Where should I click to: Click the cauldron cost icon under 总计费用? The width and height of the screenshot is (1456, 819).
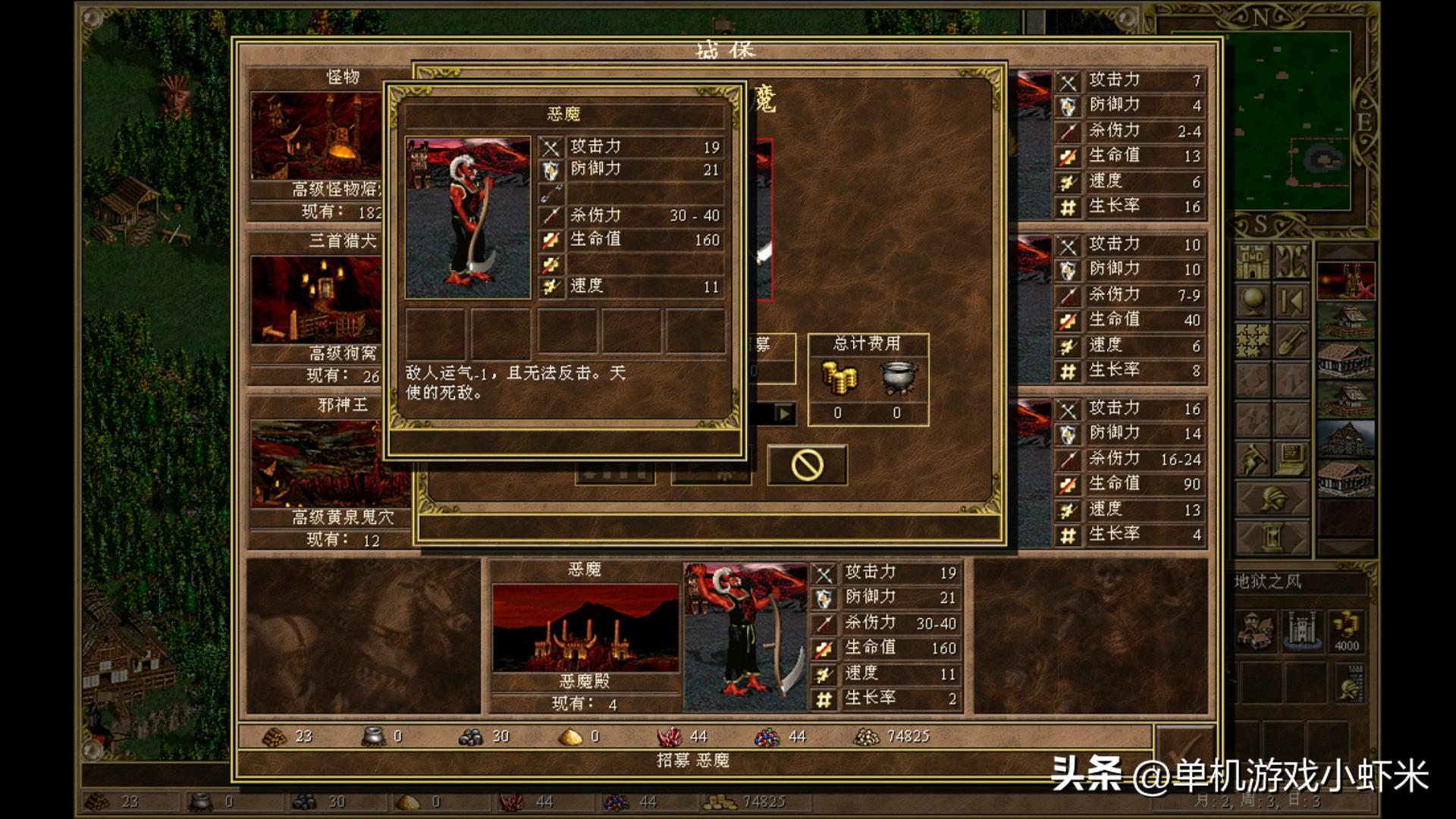point(898,378)
